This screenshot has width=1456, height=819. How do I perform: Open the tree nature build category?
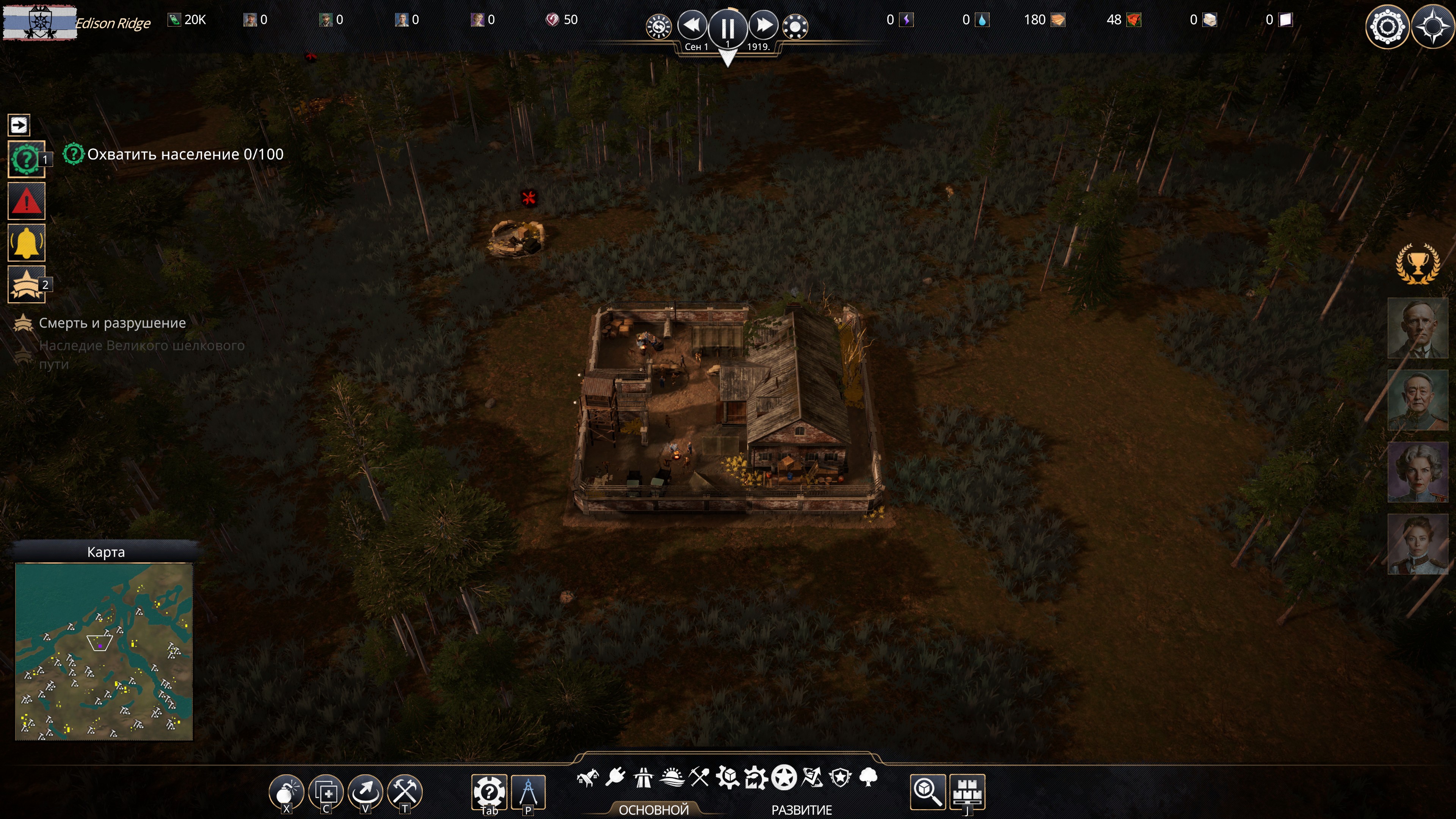point(868,778)
